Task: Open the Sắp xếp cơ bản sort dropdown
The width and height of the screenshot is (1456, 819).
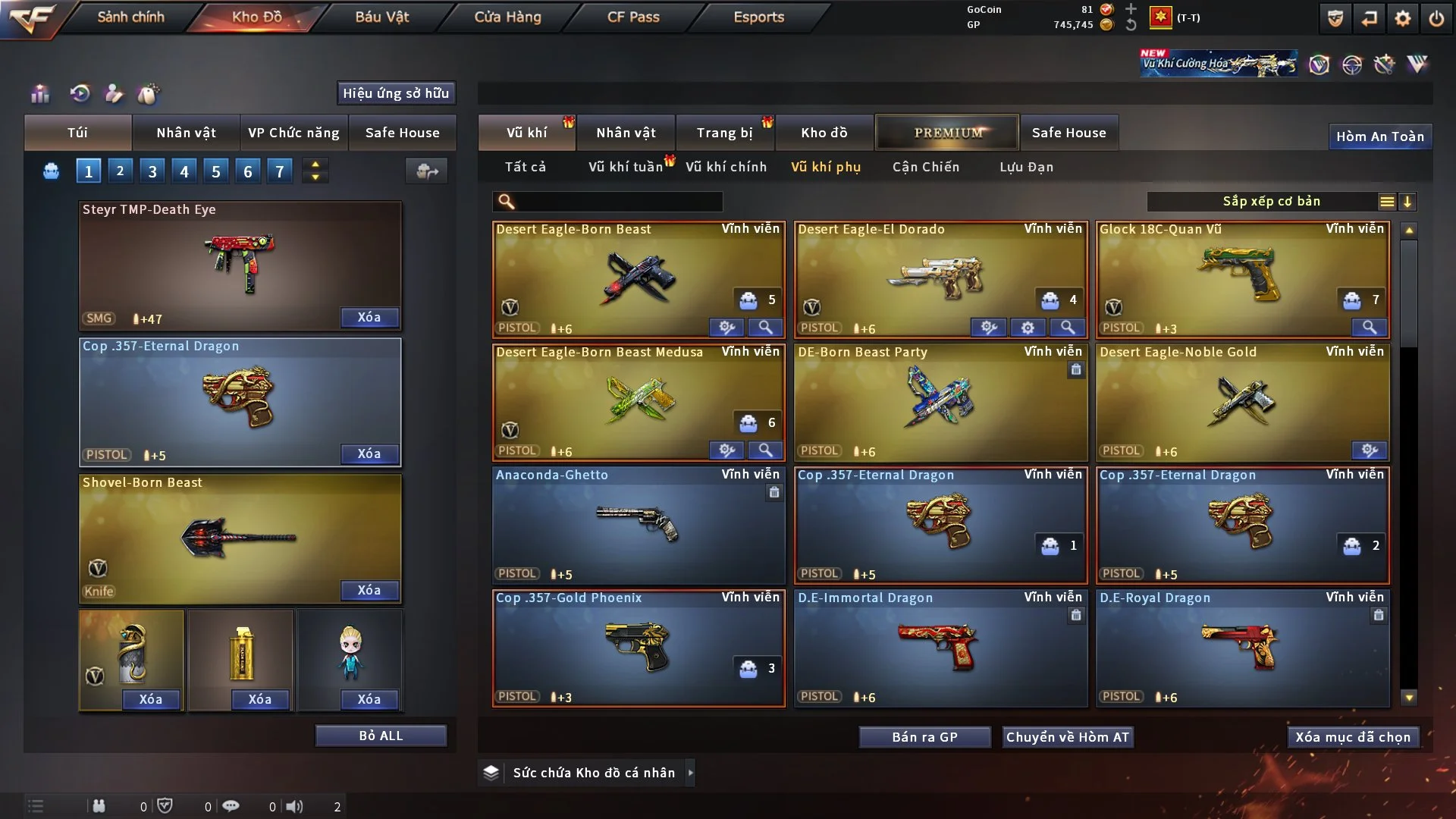Action: (1271, 202)
